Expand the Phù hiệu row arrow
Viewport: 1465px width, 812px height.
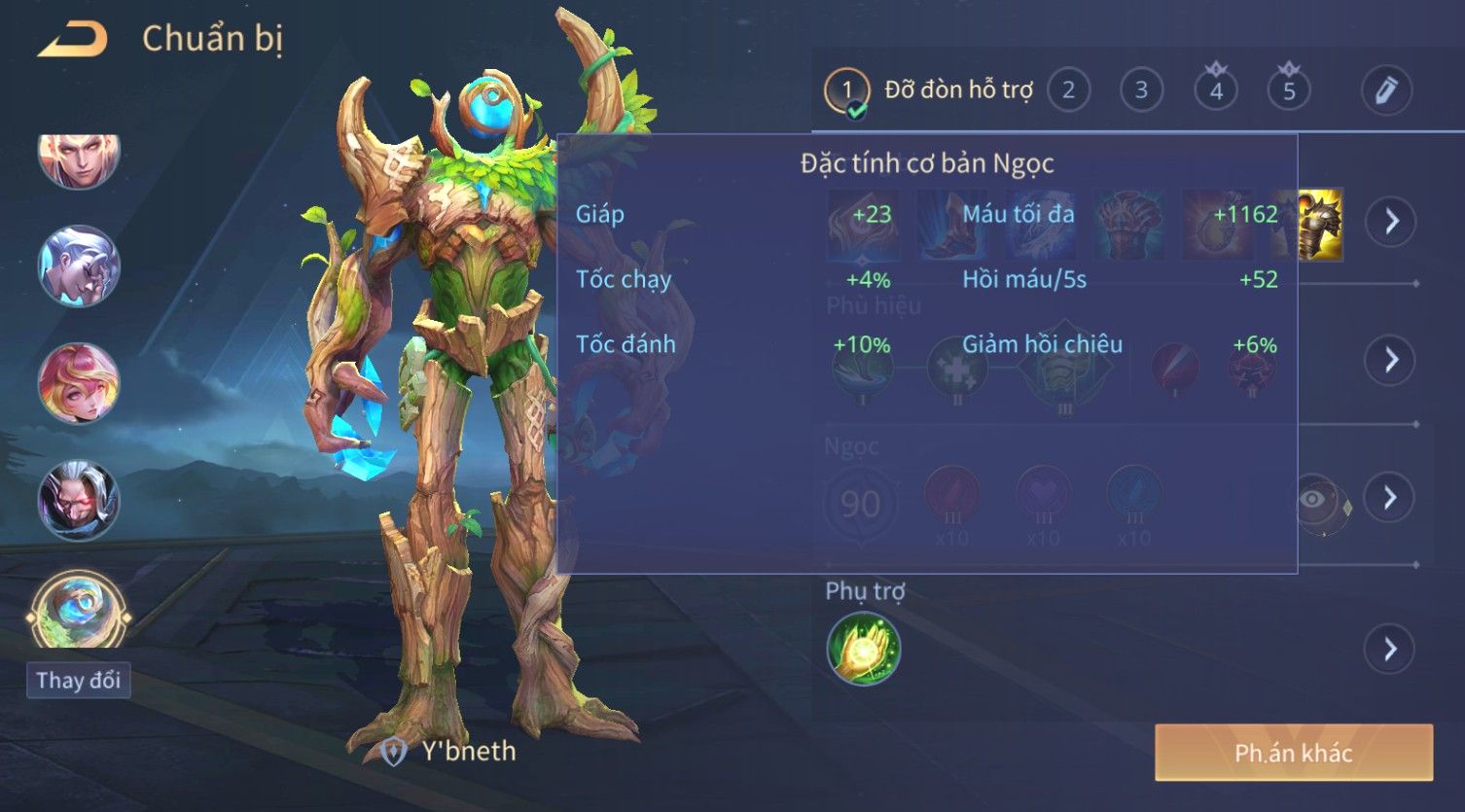click(1391, 360)
